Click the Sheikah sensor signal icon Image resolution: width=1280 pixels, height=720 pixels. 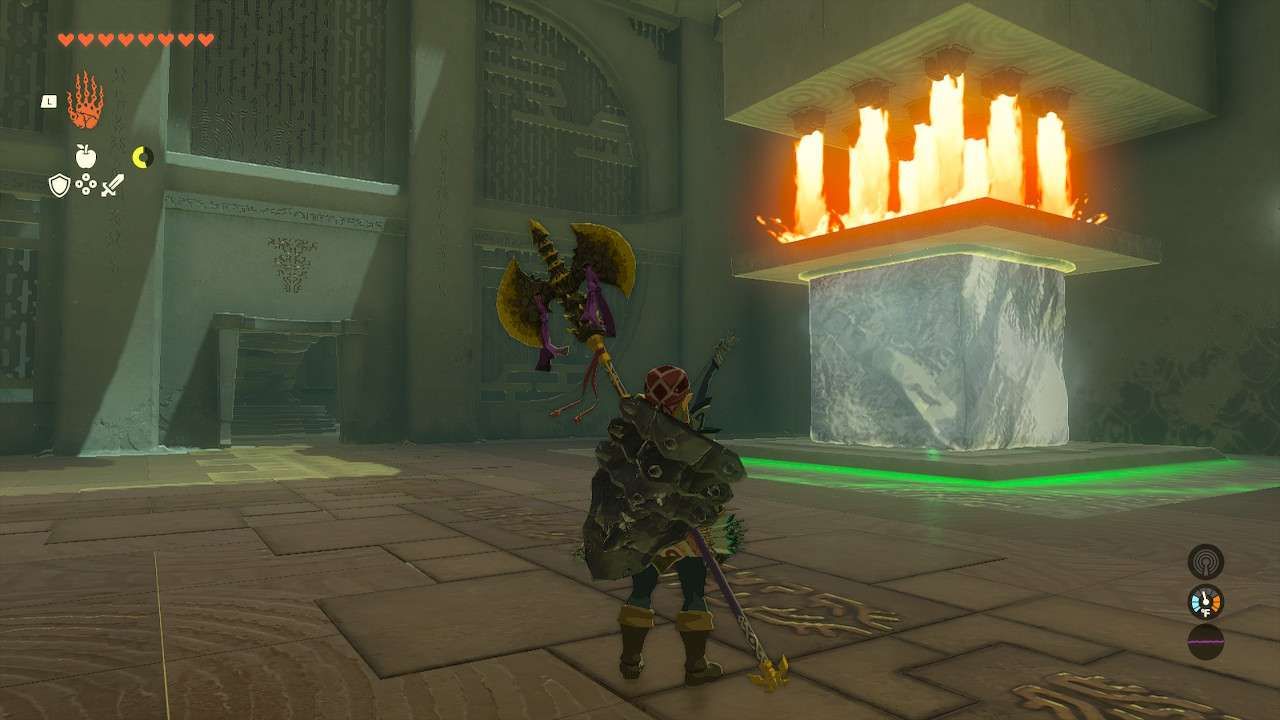point(1204,560)
